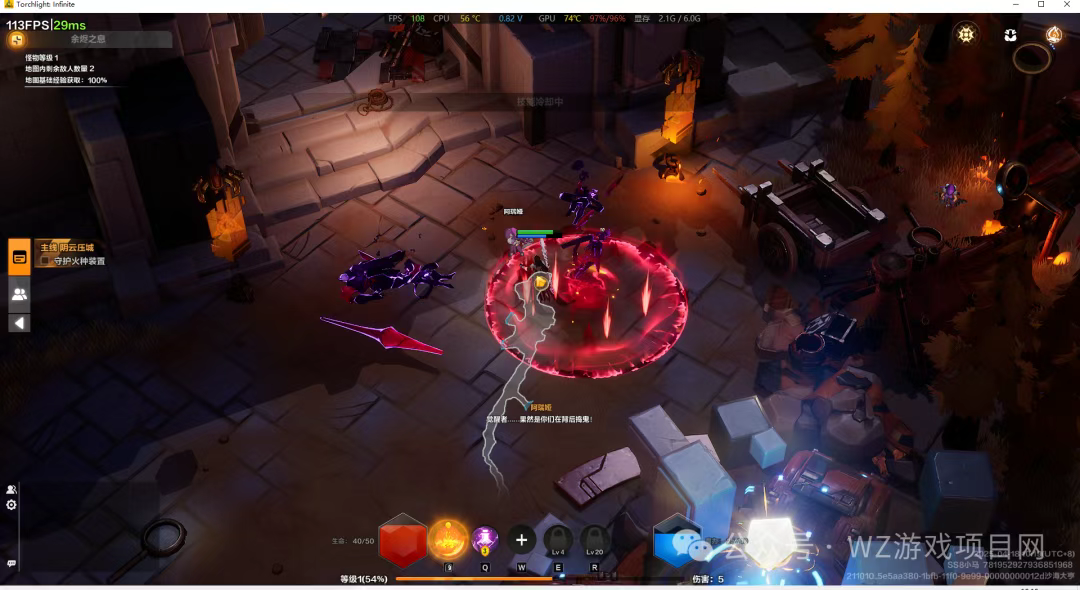
Task: Maximize the Torchlight: Infinite window
Action: click(1041, 5)
